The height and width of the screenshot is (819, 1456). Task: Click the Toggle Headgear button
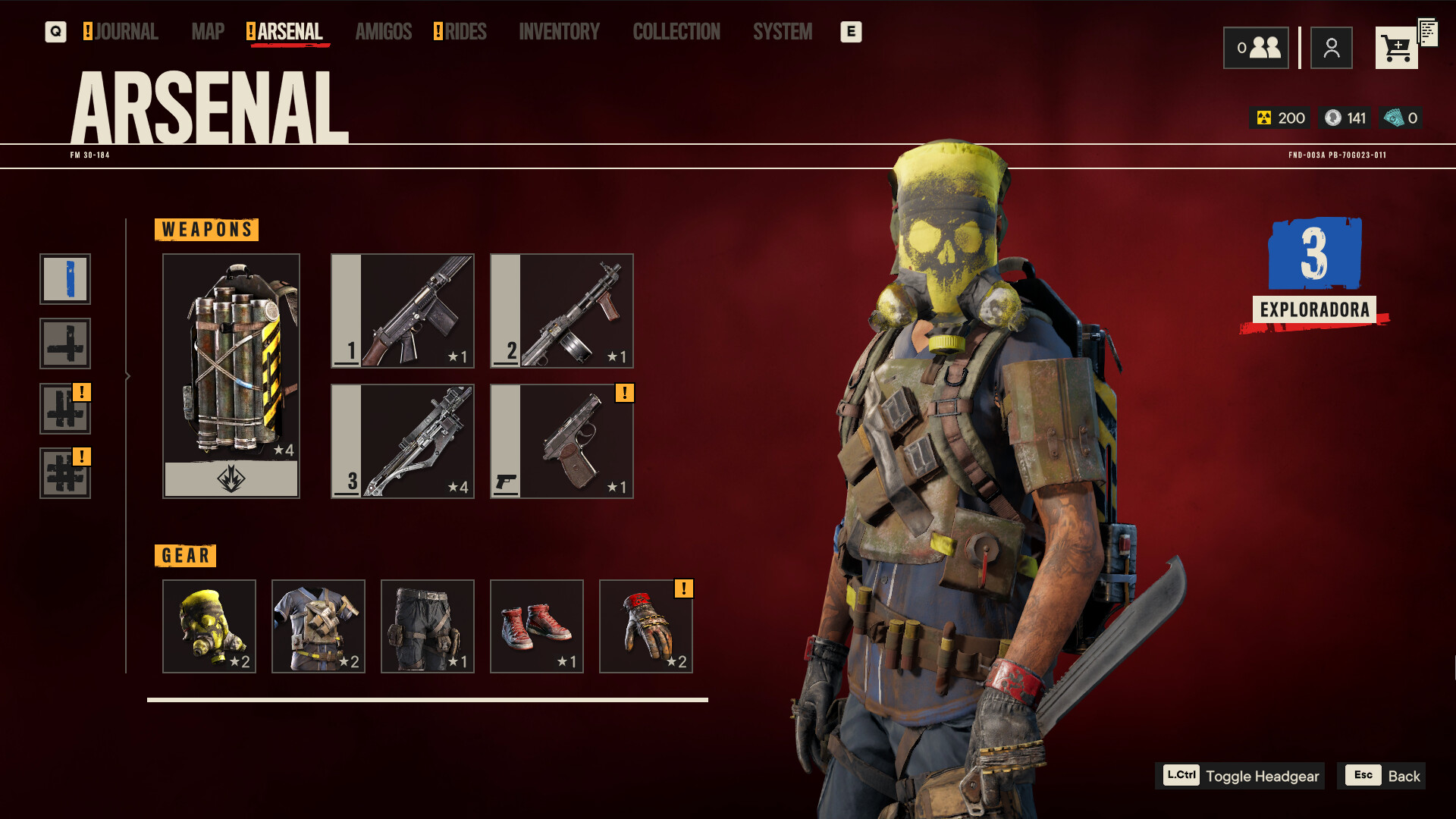tap(1241, 776)
